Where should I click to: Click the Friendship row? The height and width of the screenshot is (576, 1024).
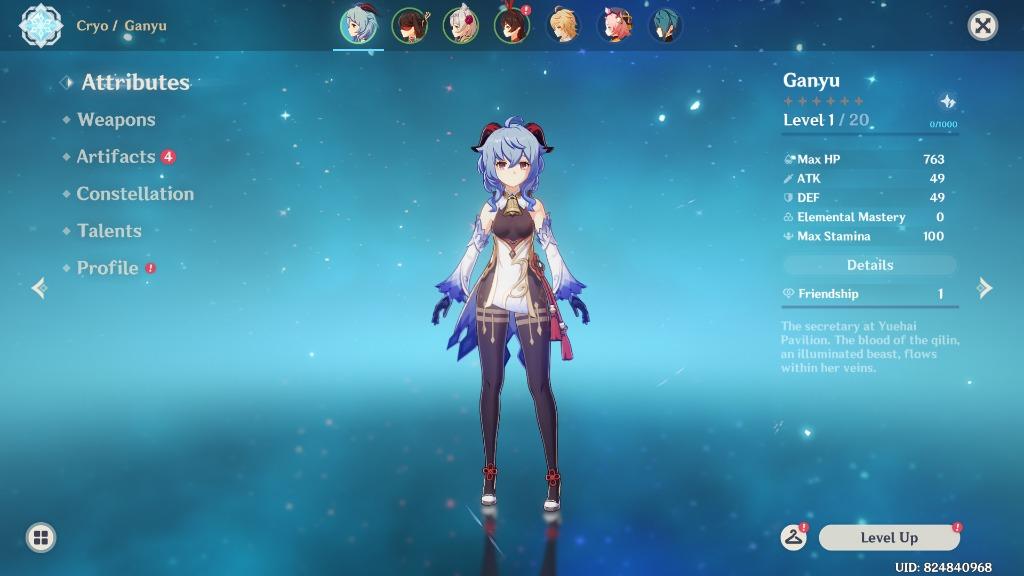tap(870, 294)
